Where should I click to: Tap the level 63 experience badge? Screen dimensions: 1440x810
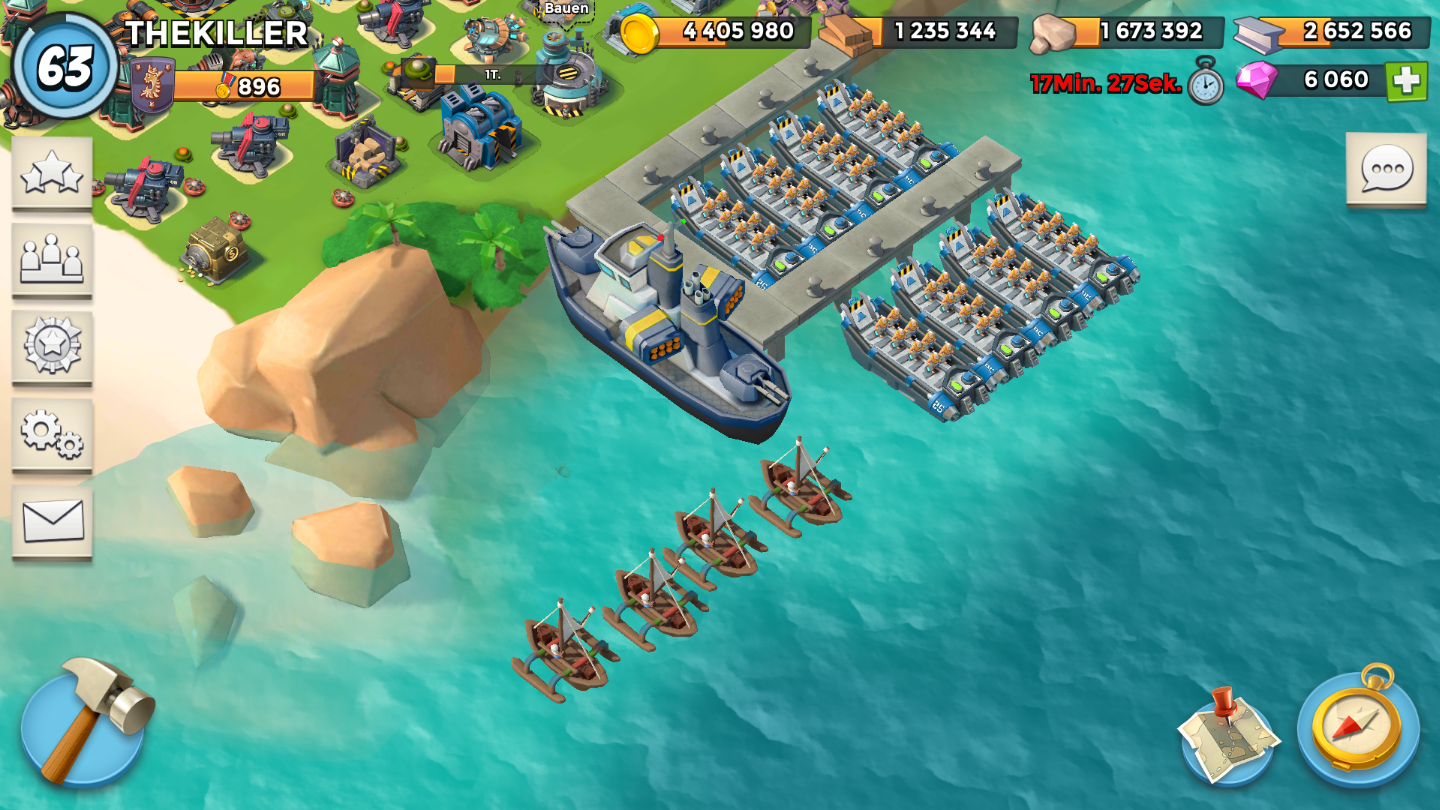pyautogui.click(x=65, y=66)
